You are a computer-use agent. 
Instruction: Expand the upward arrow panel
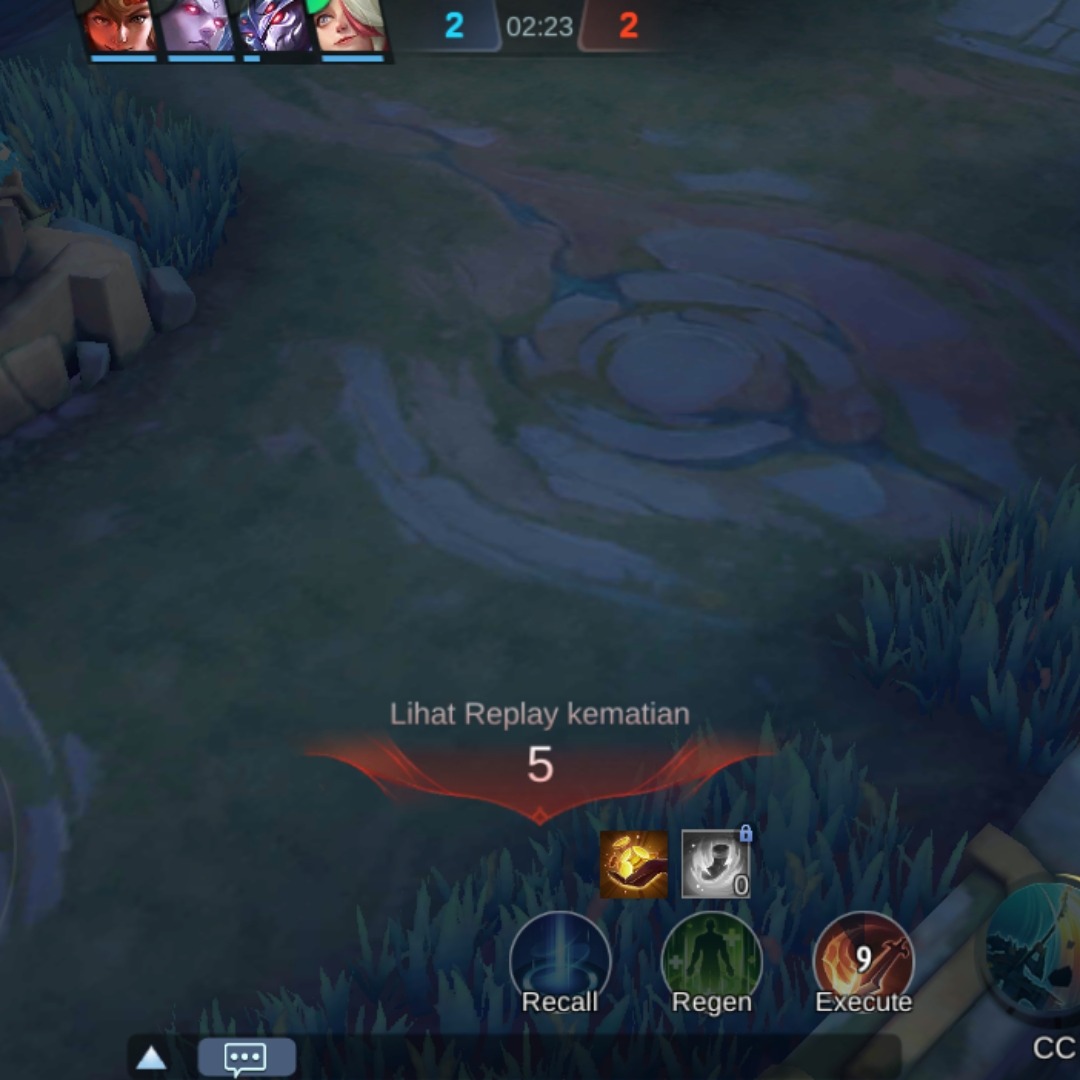[151, 1058]
